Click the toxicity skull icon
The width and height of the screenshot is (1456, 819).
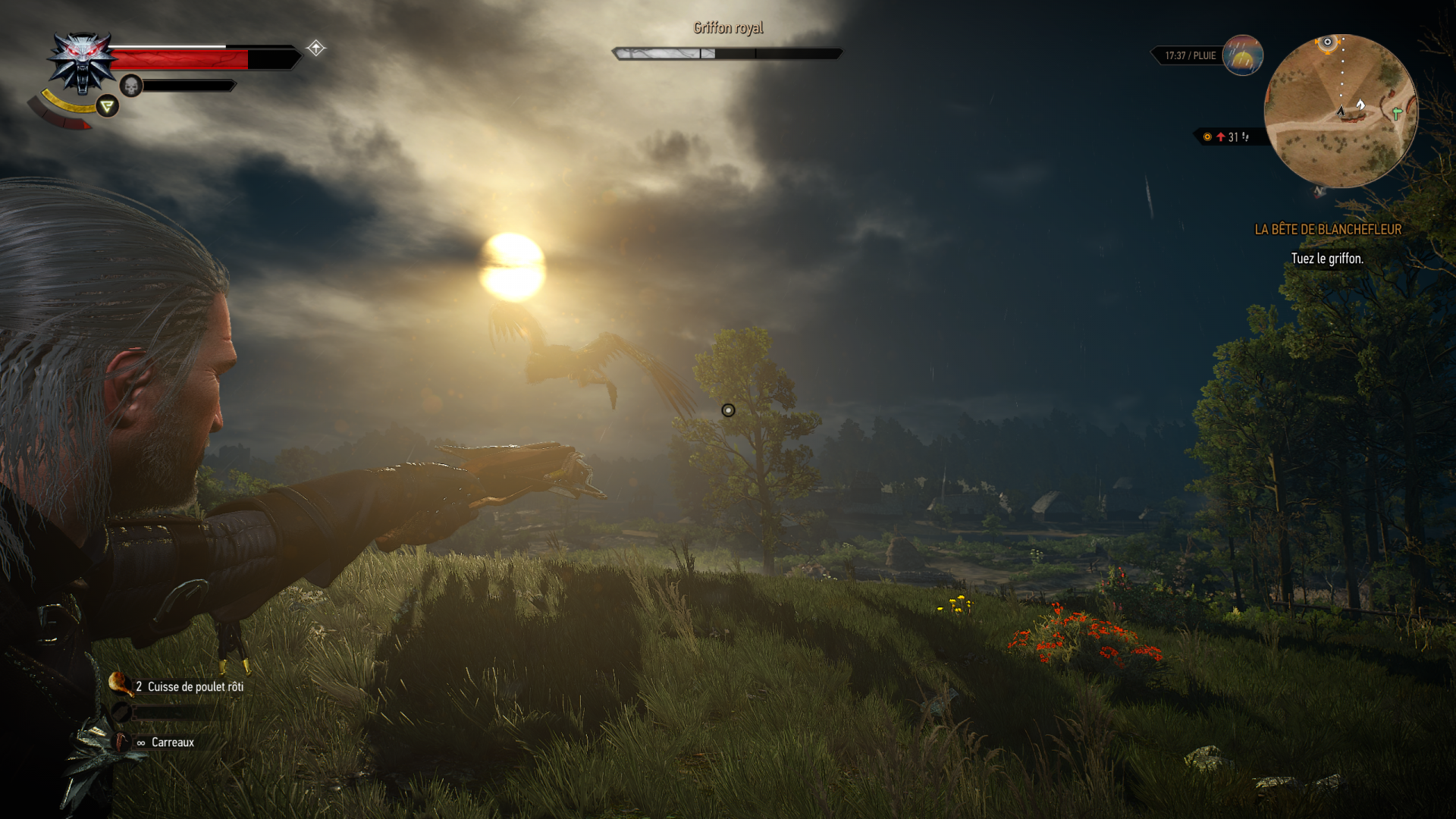click(131, 86)
